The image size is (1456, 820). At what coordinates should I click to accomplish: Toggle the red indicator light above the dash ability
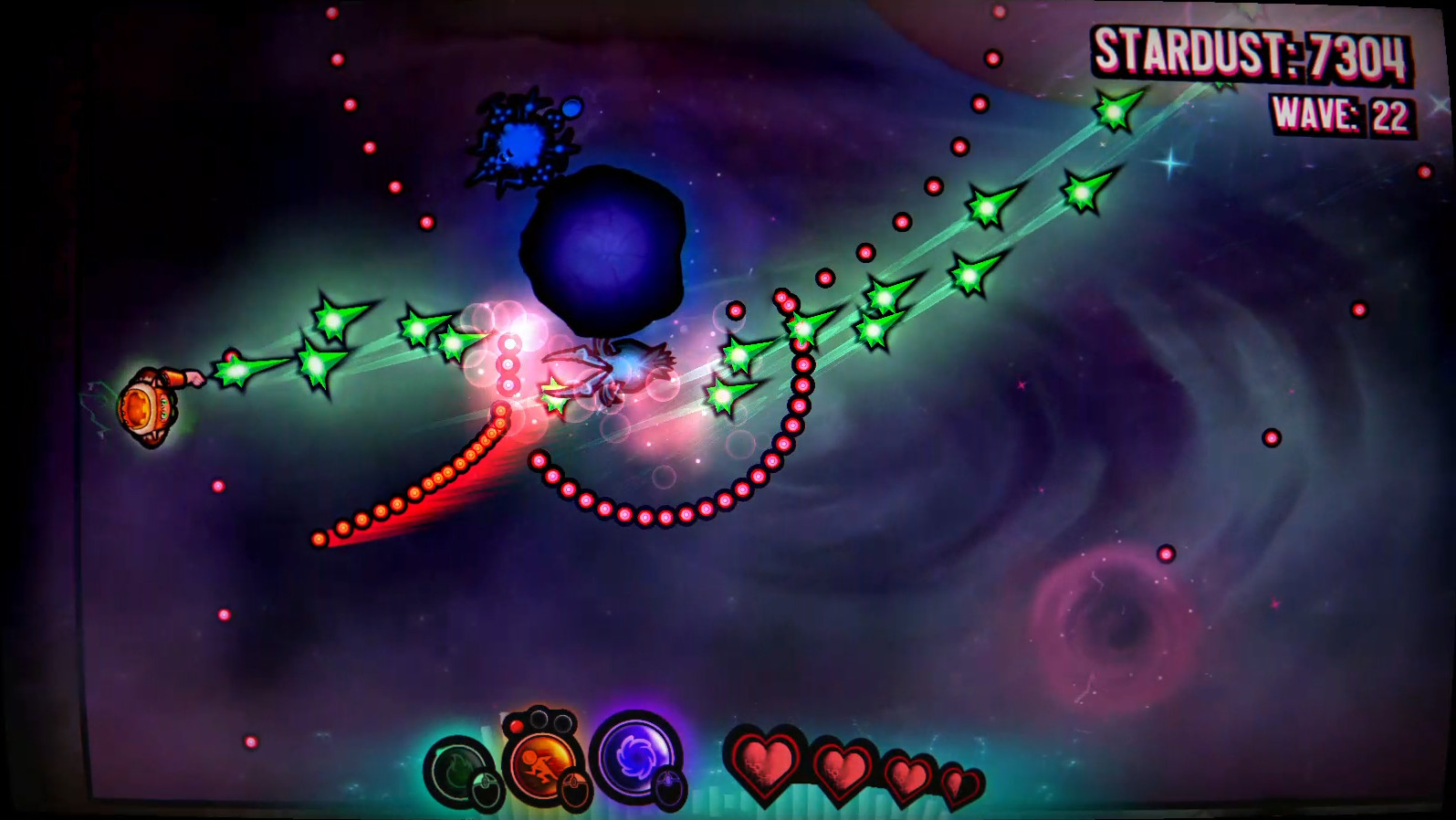pyautogui.click(x=517, y=725)
